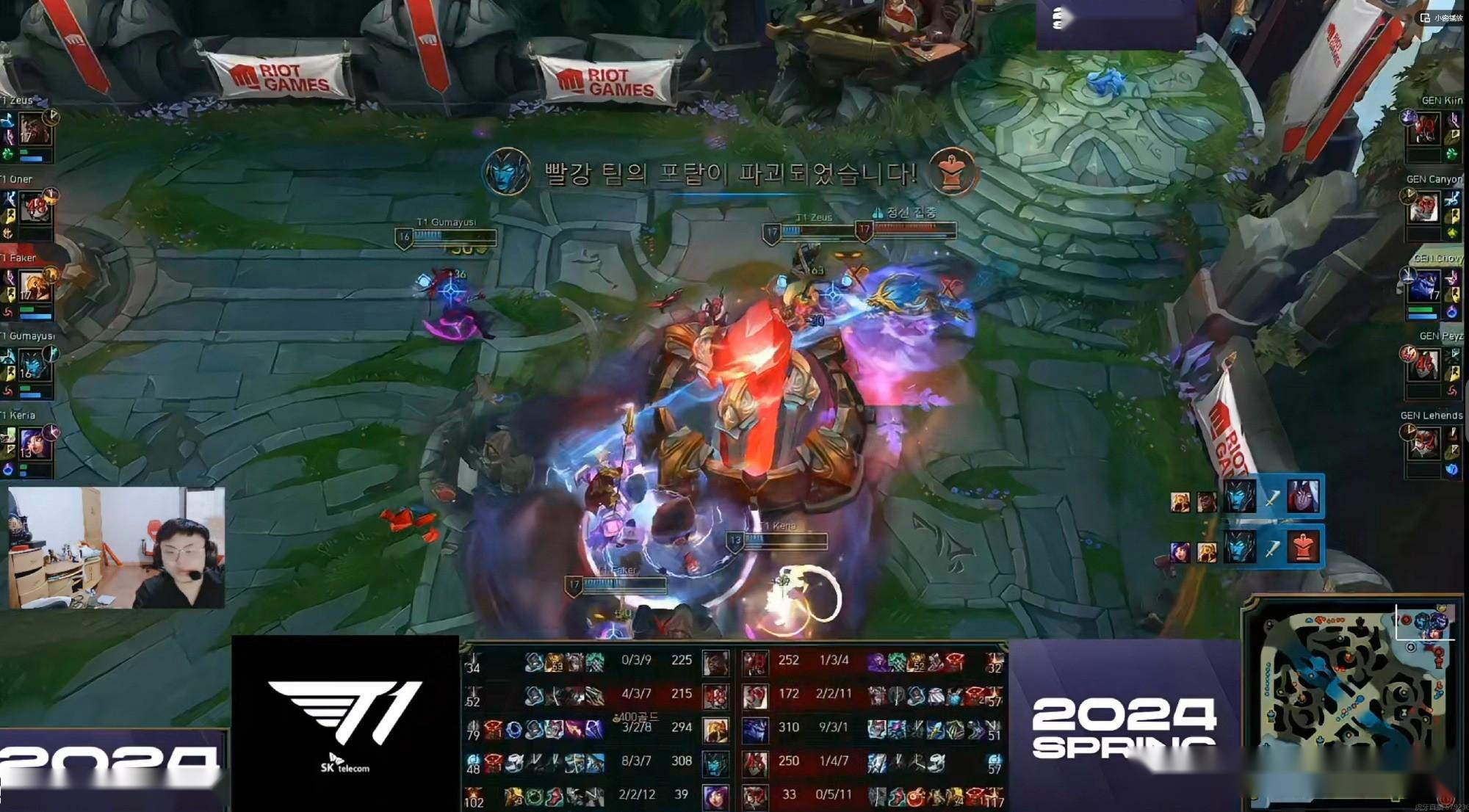Open the streamer webcam thumbnail
This screenshot has height=812, width=1469.
coord(116,548)
